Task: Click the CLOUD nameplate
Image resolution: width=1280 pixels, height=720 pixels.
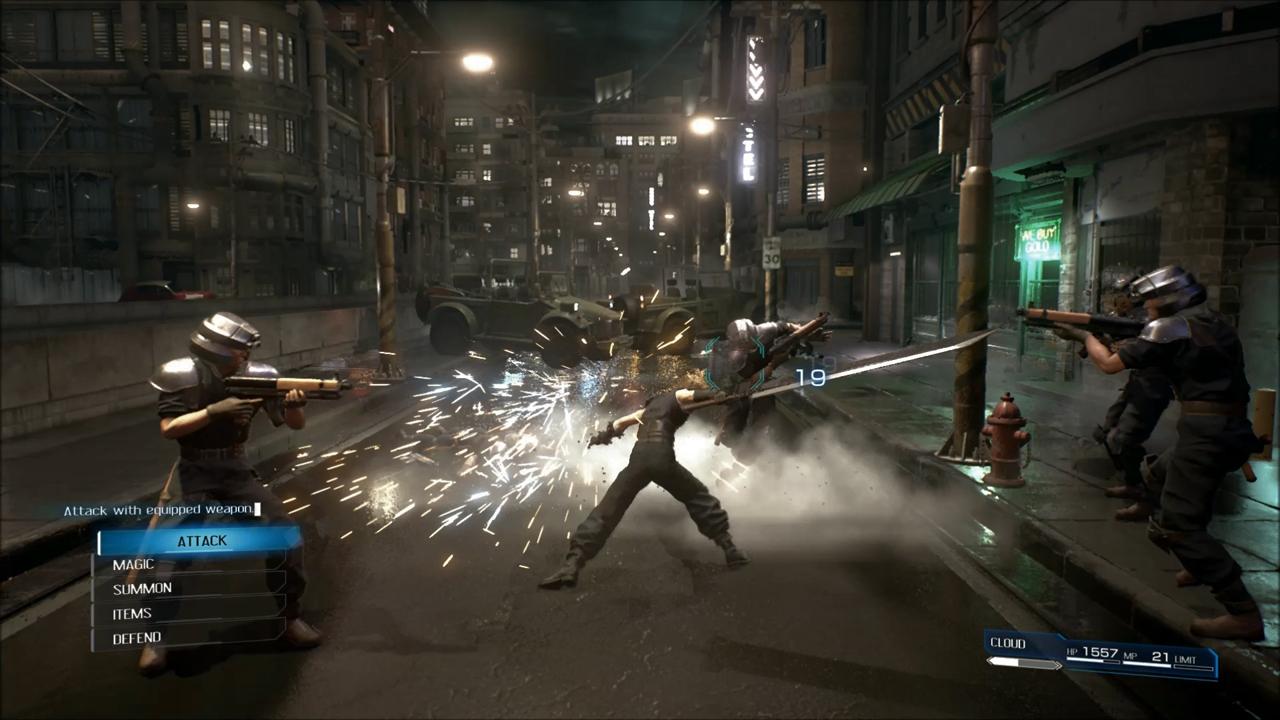Action: tap(1008, 643)
